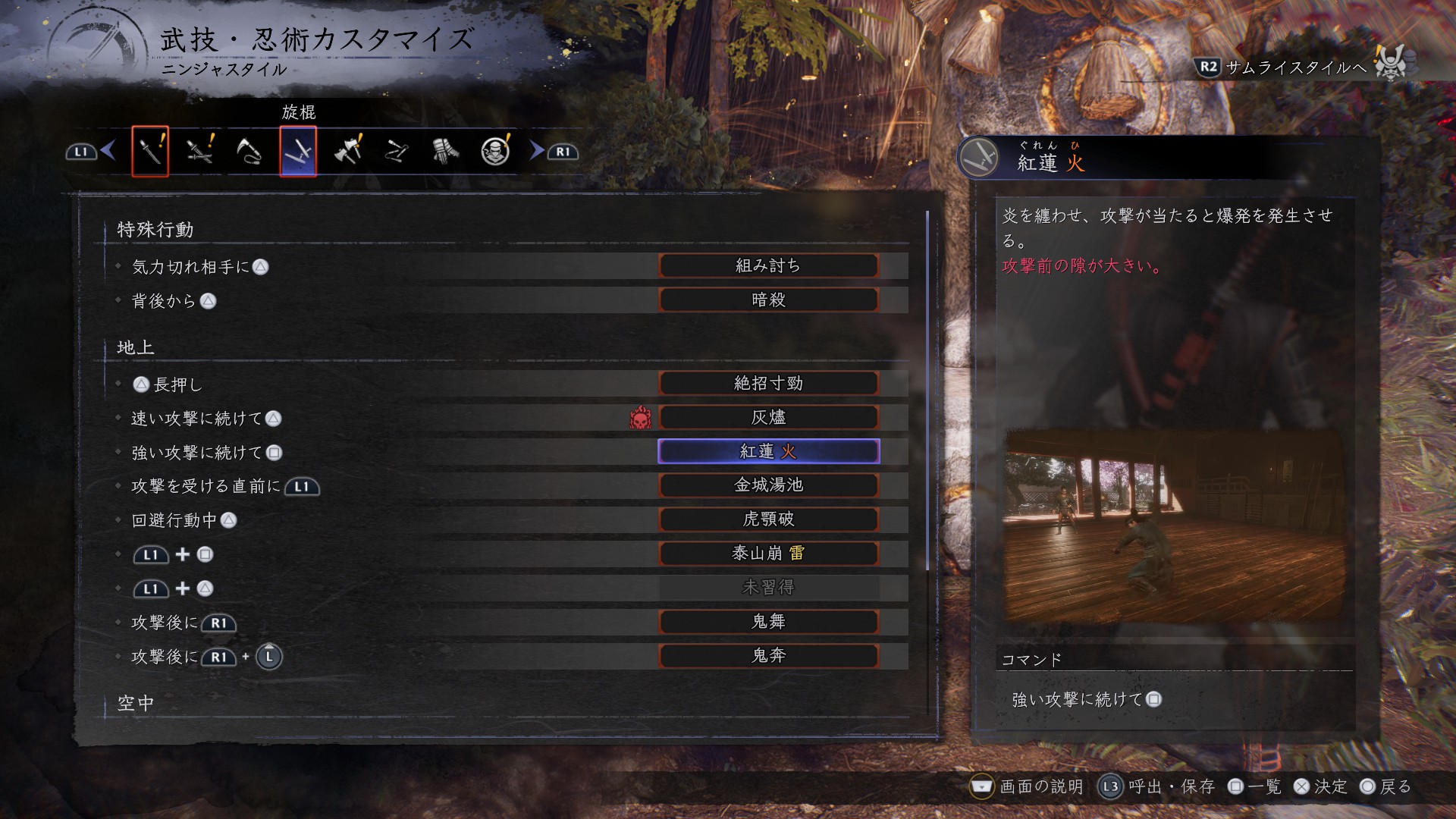Play the 紅蓮 skill preview thumbnail
This screenshot has width=1456, height=819.
pyautogui.click(x=1174, y=529)
